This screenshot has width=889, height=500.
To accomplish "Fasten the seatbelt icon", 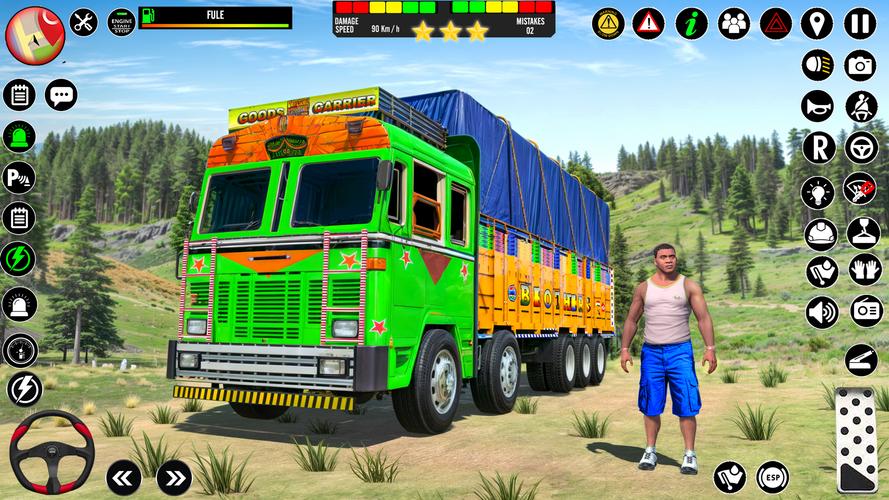I will pyautogui.click(x=860, y=106).
